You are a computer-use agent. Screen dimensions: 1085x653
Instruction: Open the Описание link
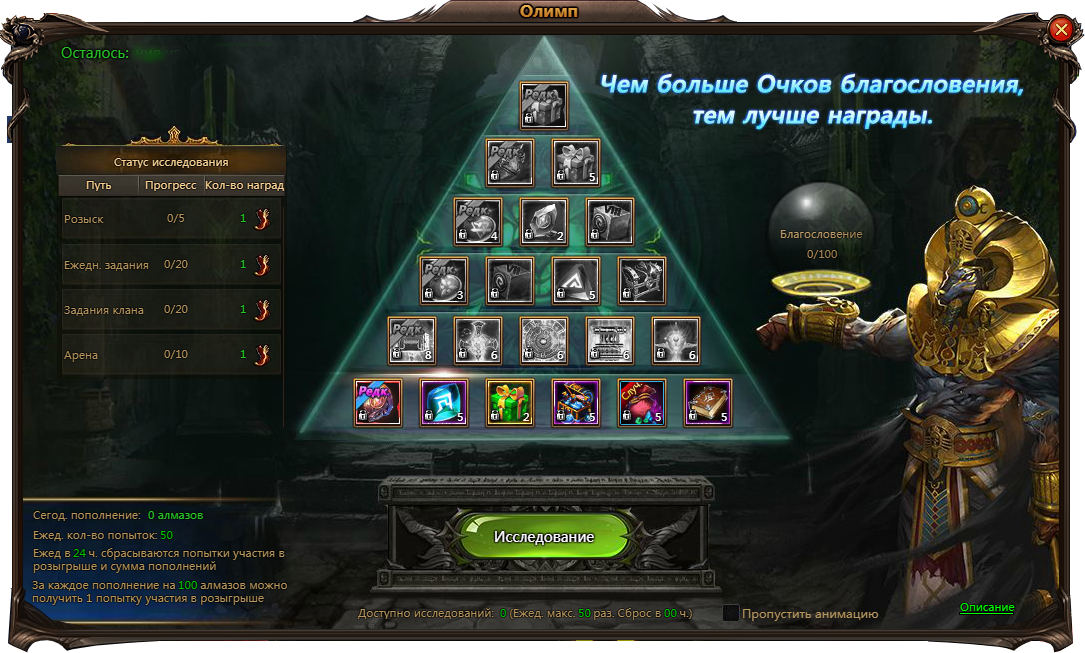click(986, 608)
